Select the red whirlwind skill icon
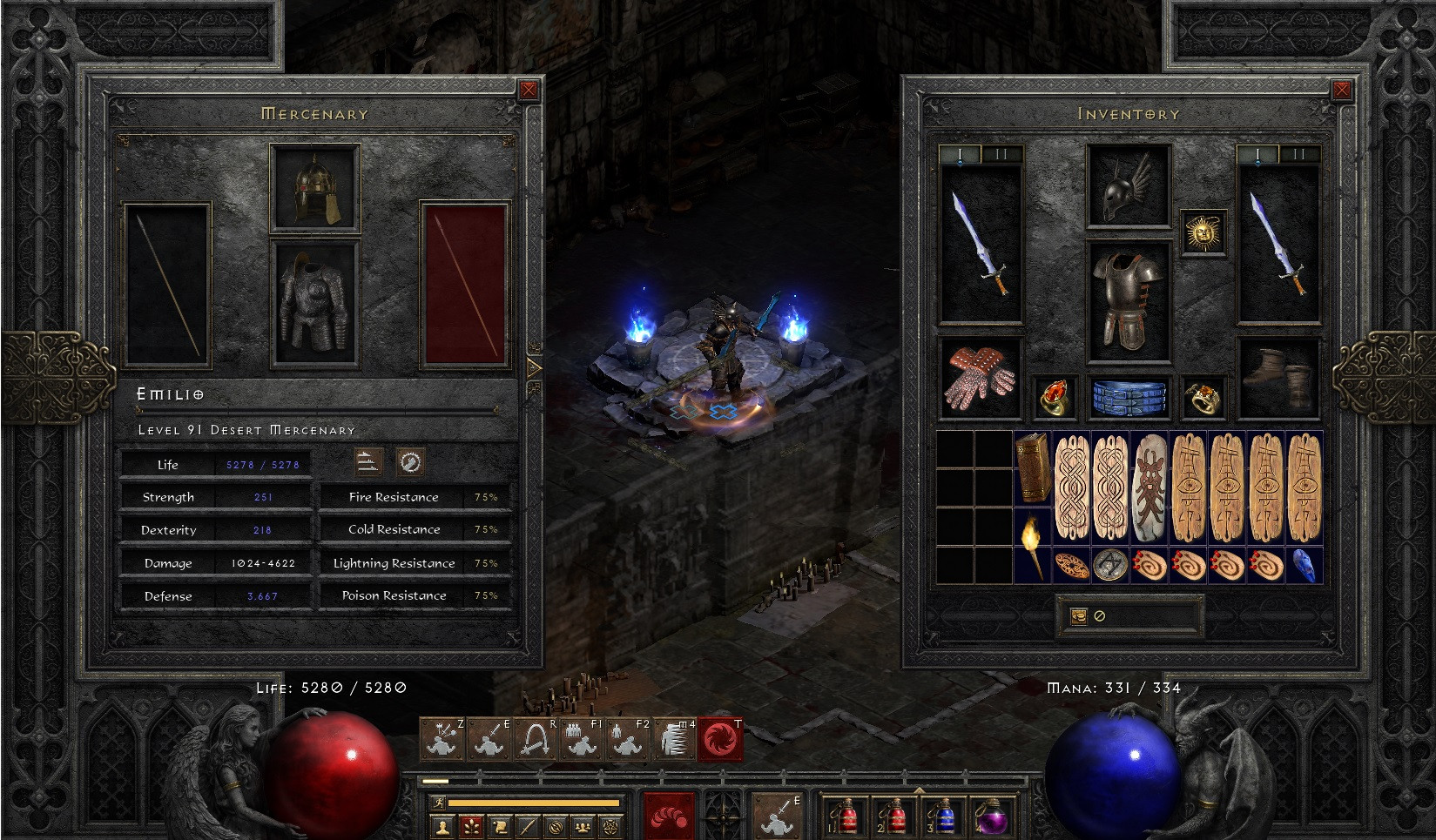 [720, 740]
